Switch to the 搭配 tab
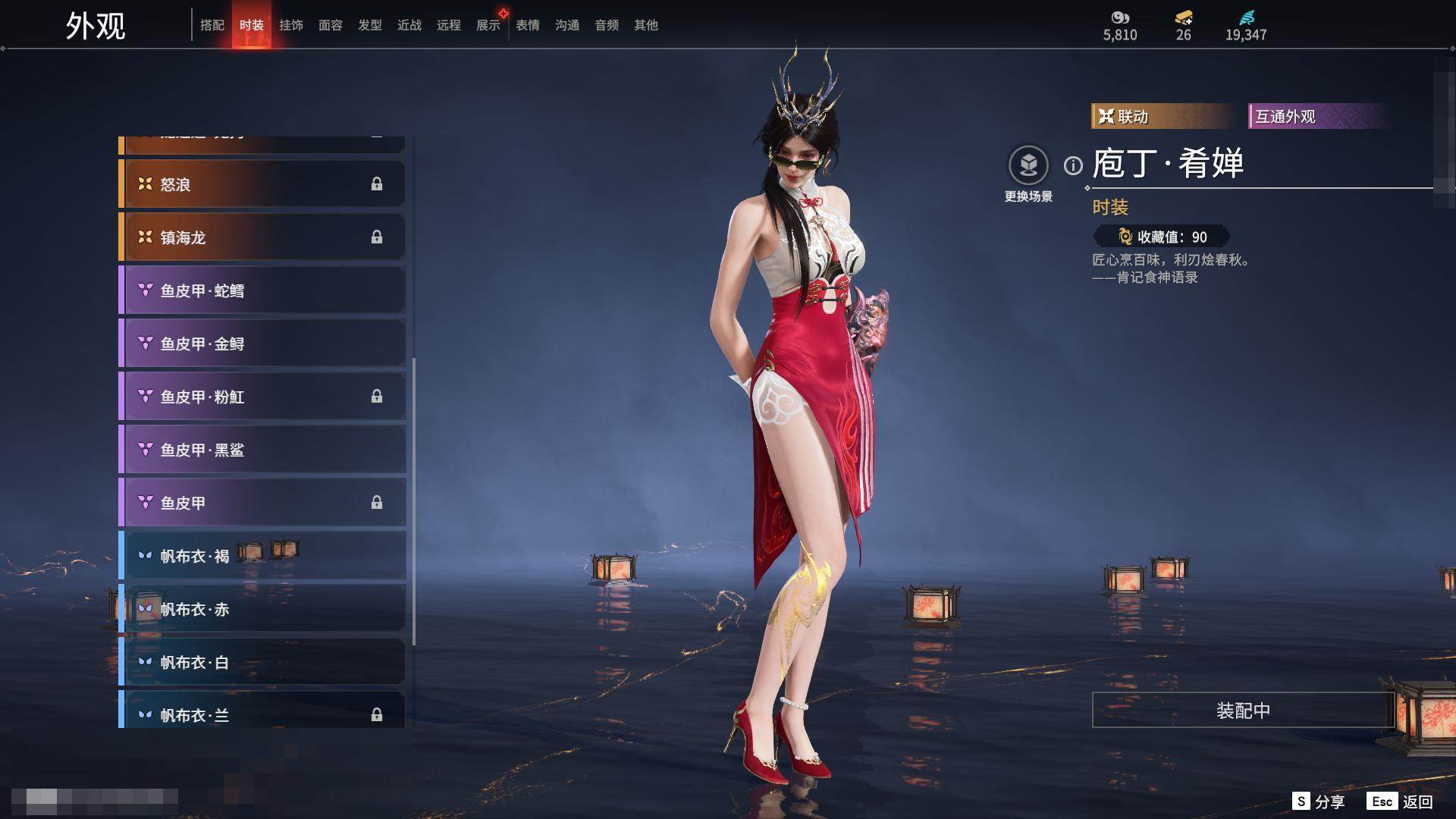Image resolution: width=1456 pixels, height=819 pixels. (x=212, y=25)
